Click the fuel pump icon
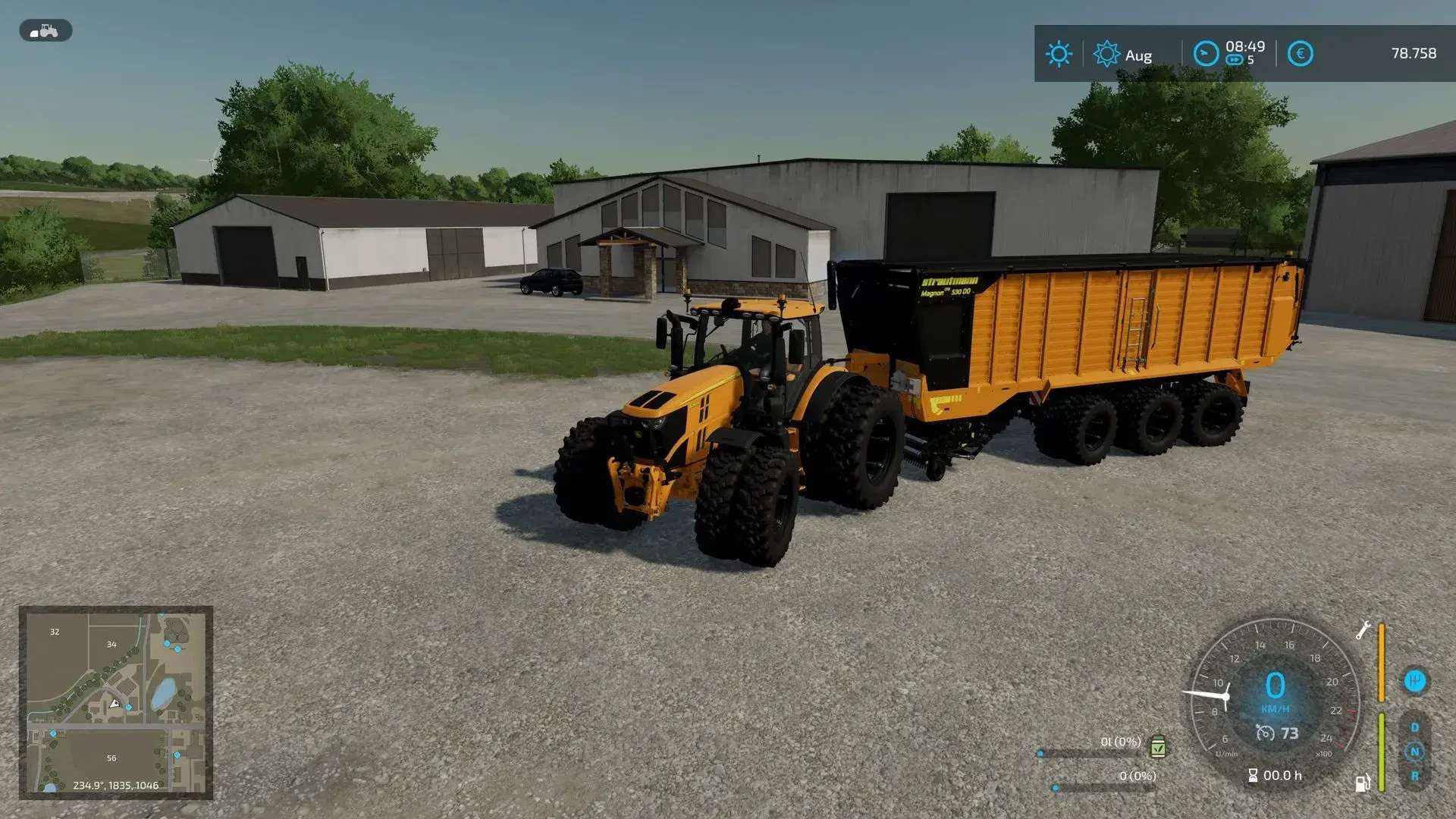 (1363, 783)
